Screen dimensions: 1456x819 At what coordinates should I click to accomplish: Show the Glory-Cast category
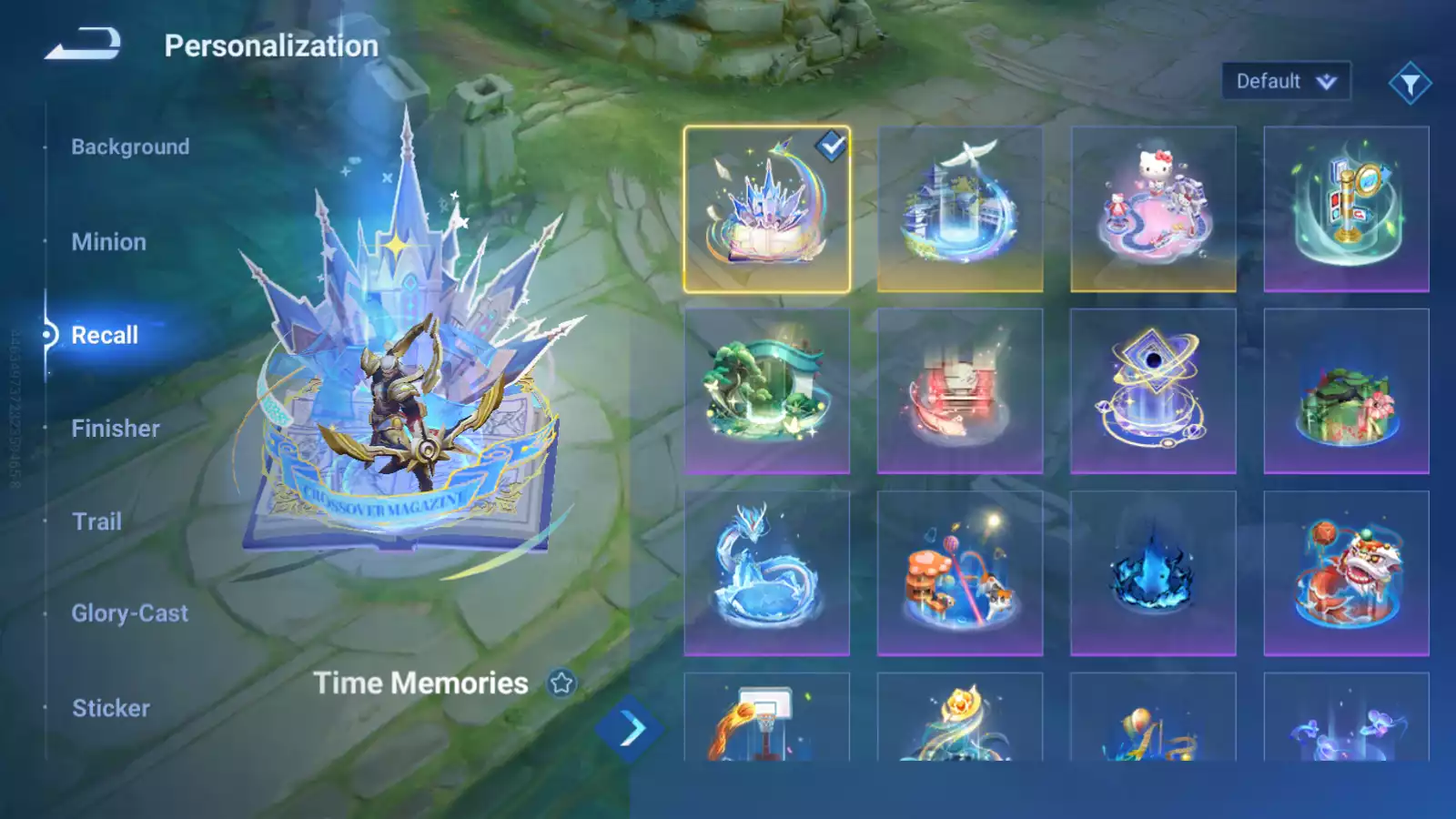tap(130, 613)
